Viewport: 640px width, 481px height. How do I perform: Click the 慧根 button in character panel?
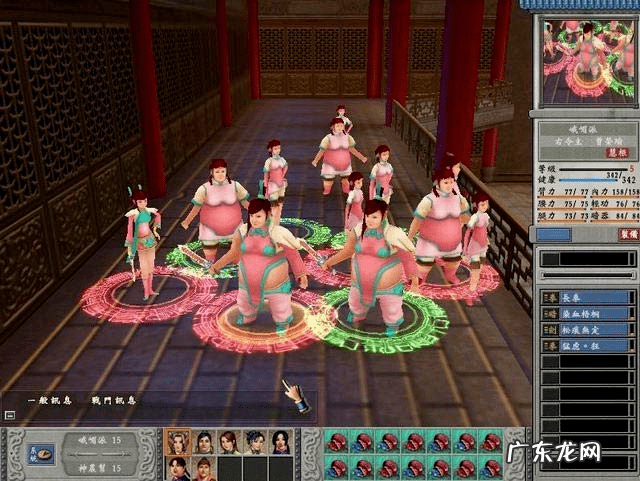coord(616,153)
